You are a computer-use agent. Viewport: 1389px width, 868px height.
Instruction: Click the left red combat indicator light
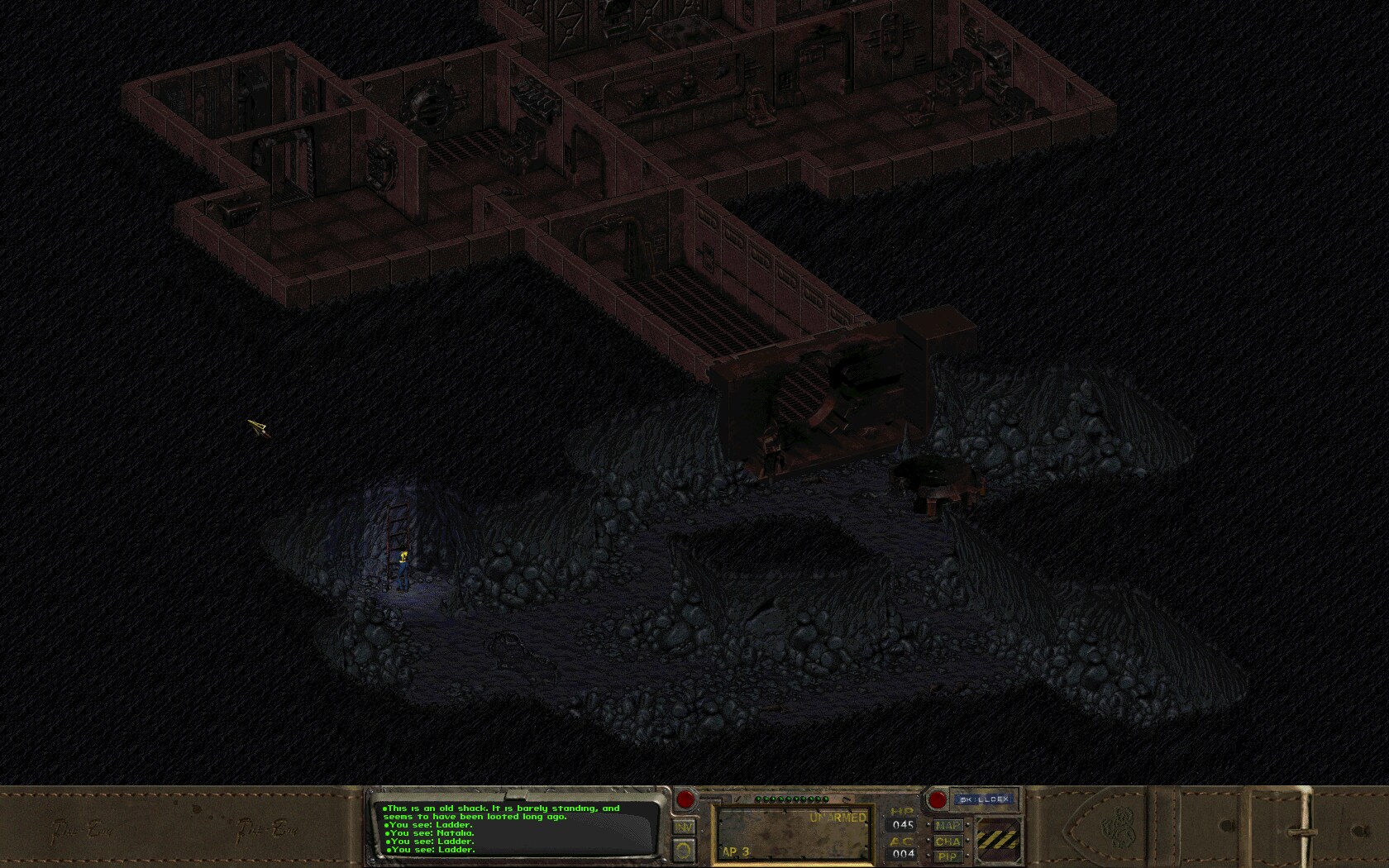685,799
